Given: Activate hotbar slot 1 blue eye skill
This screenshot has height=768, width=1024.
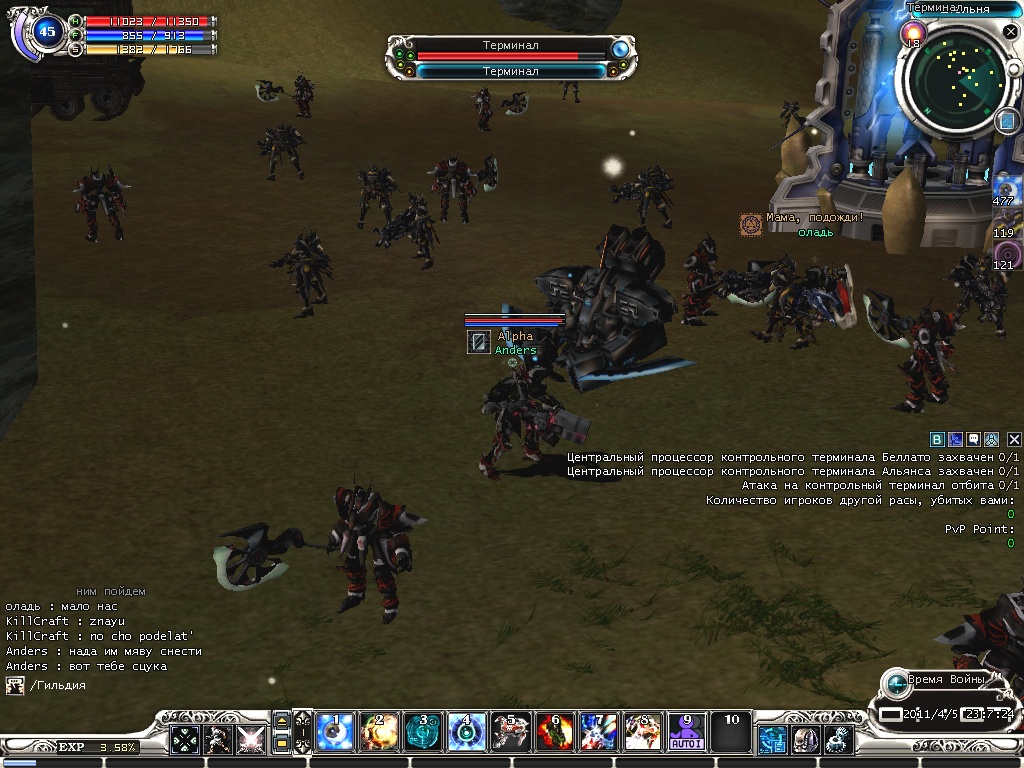Looking at the screenshot, I should tap(334, 733).
